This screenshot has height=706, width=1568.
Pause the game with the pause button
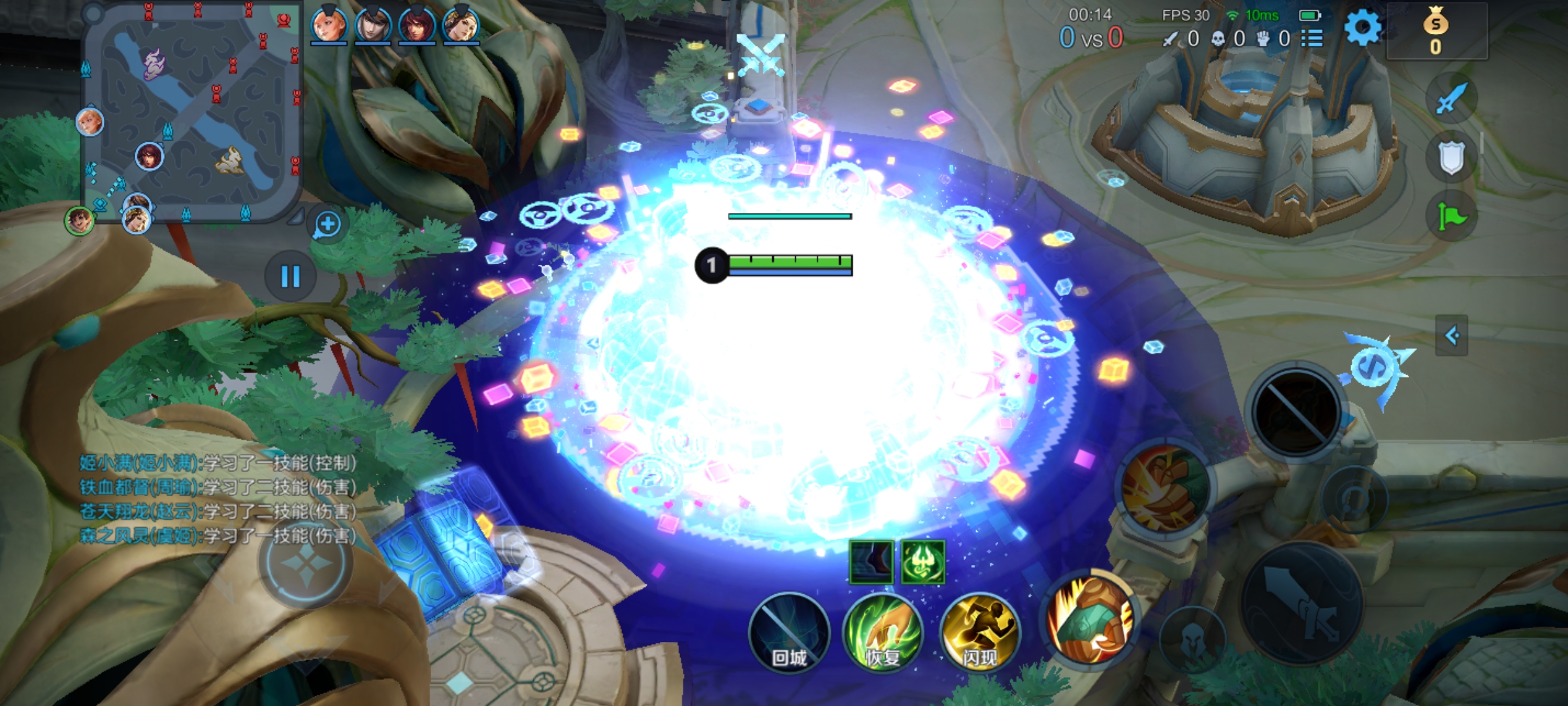(290, 277)
